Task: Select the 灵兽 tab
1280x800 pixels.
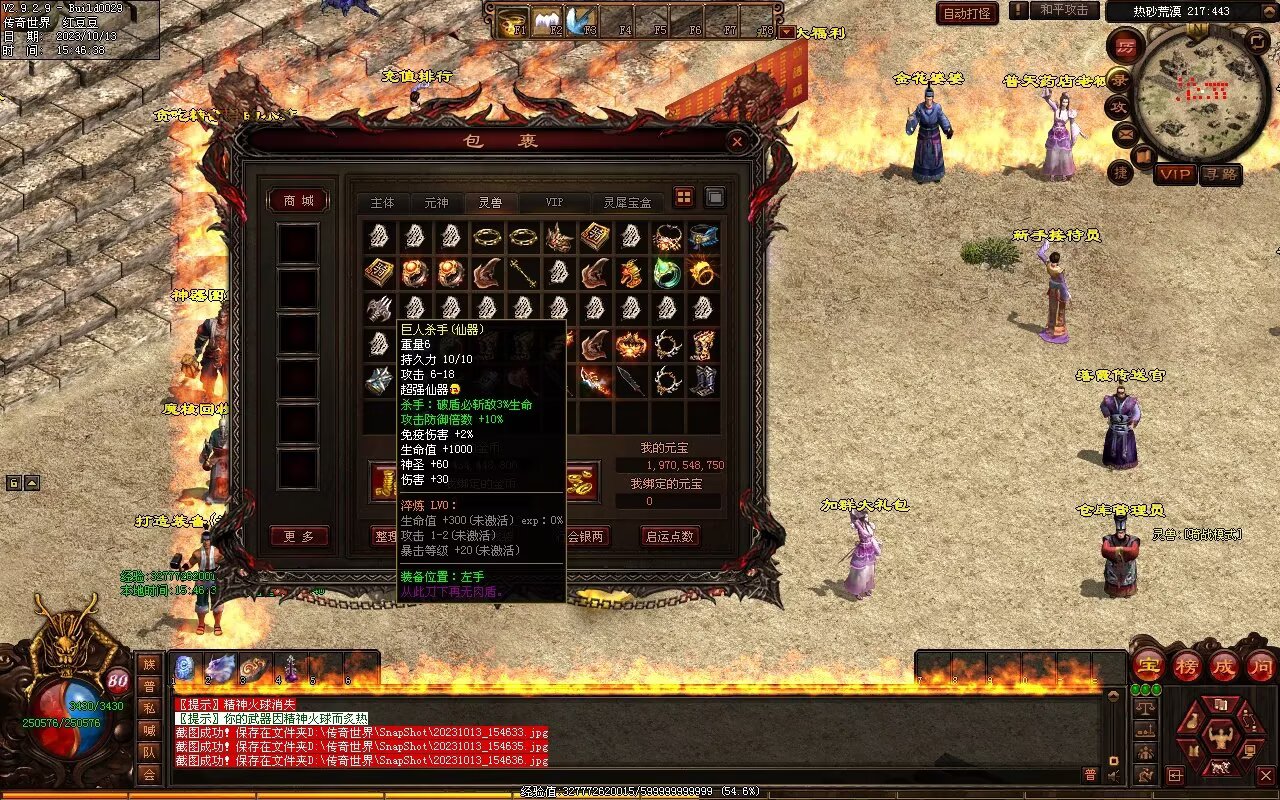Action: [490, 203]
